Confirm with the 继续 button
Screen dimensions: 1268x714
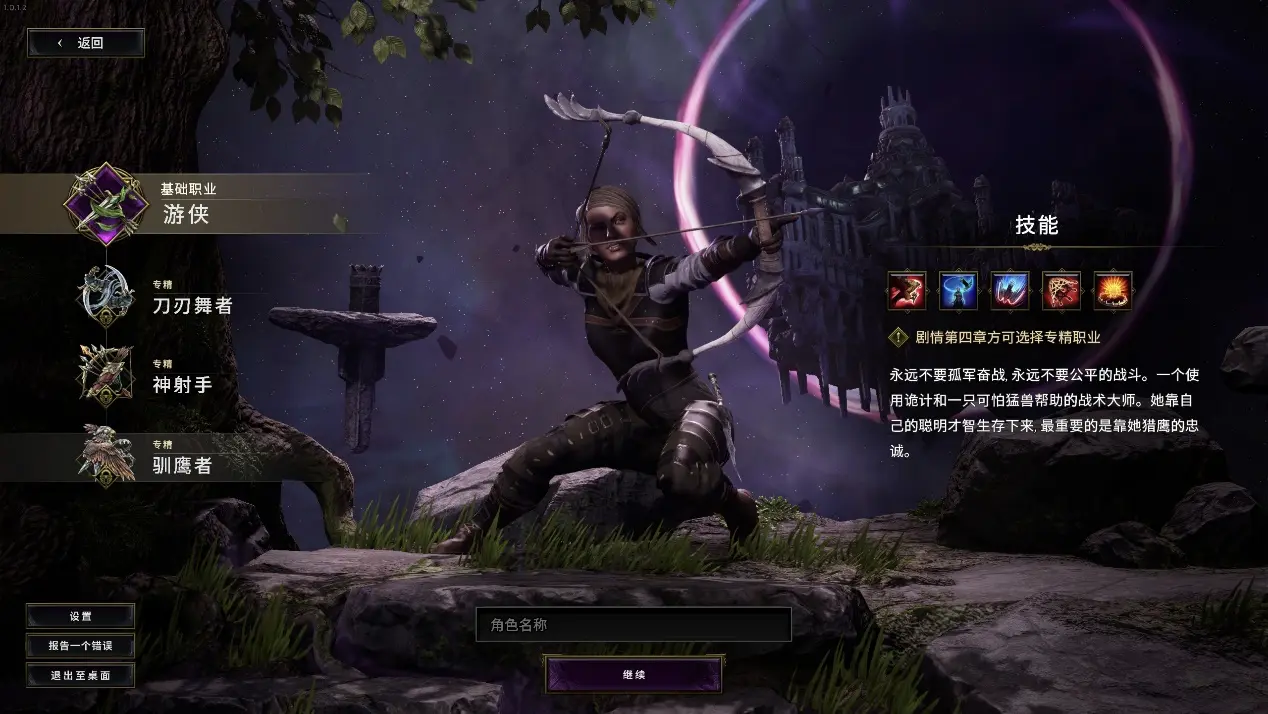[x=634, y=675]
